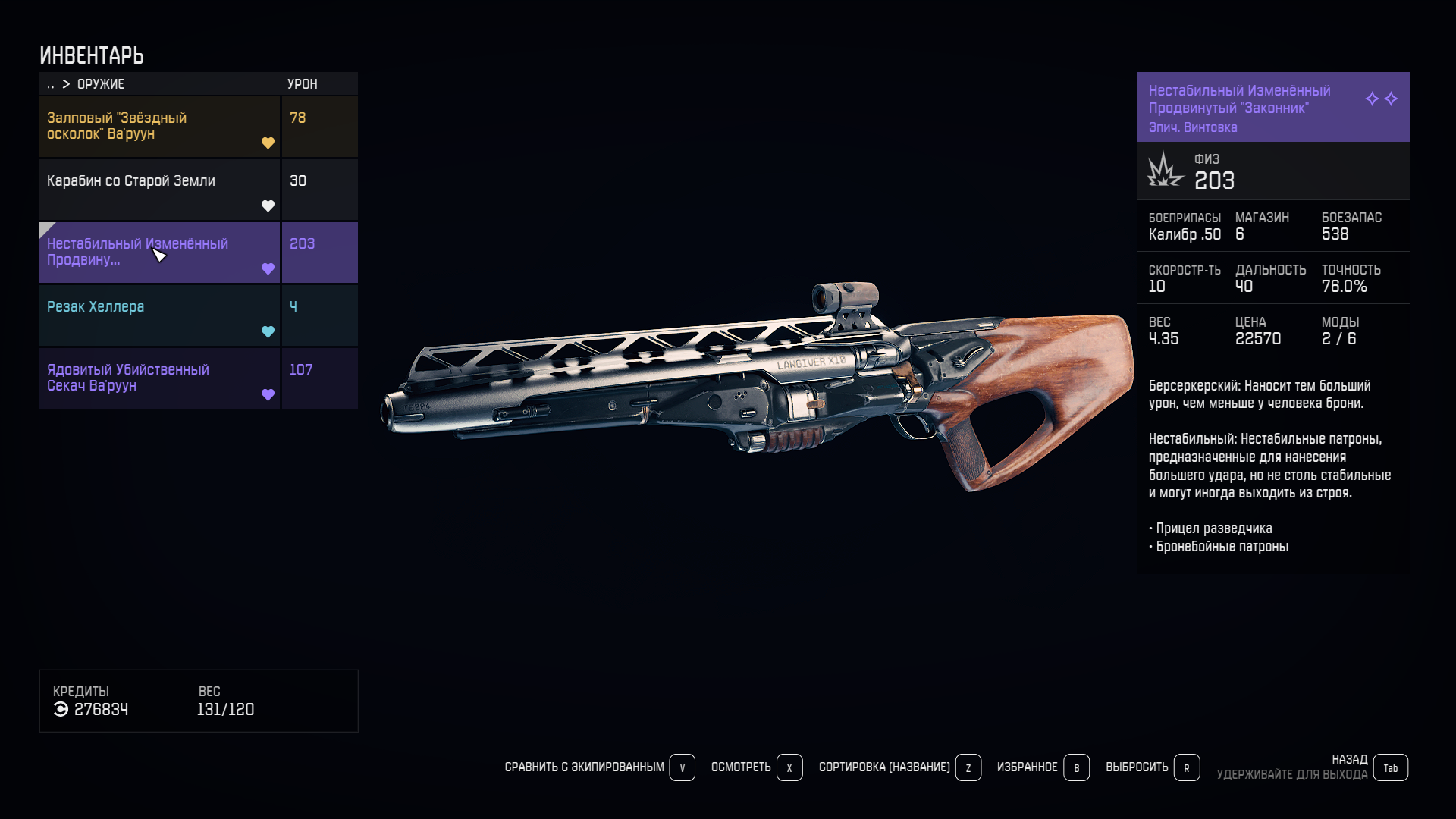1456x819 pixels.
Task: Pick Резак Хеллера from the list
Action: click(159, 315)
